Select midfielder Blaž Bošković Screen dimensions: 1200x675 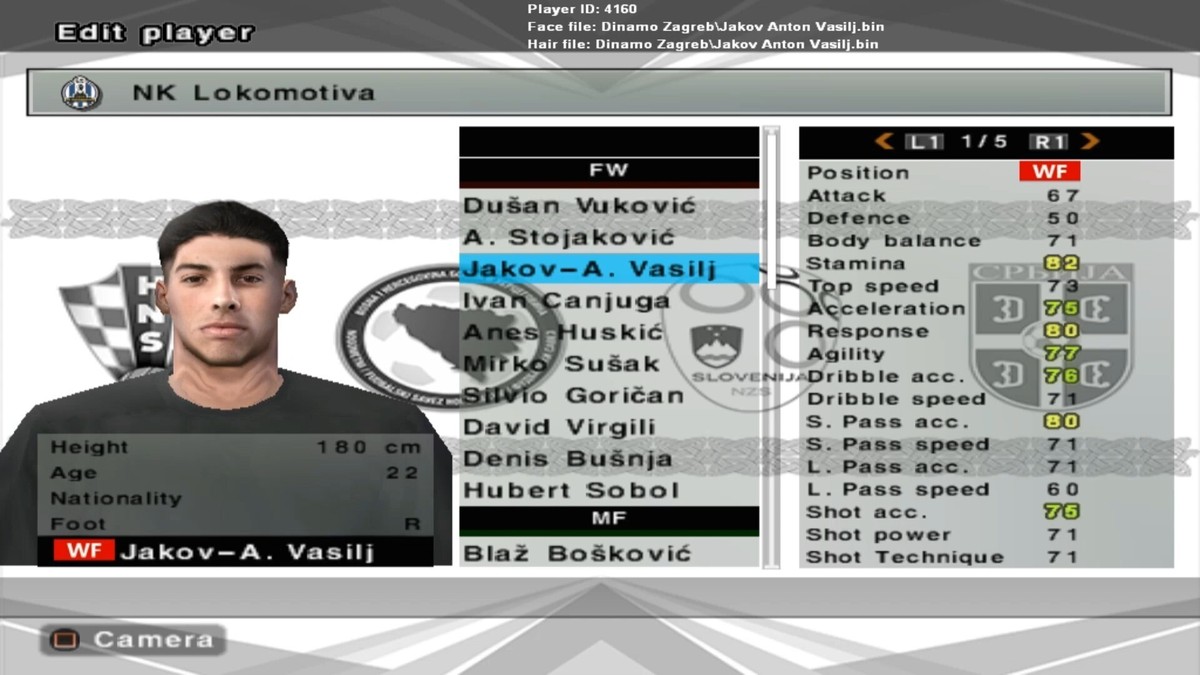point(577,554)
